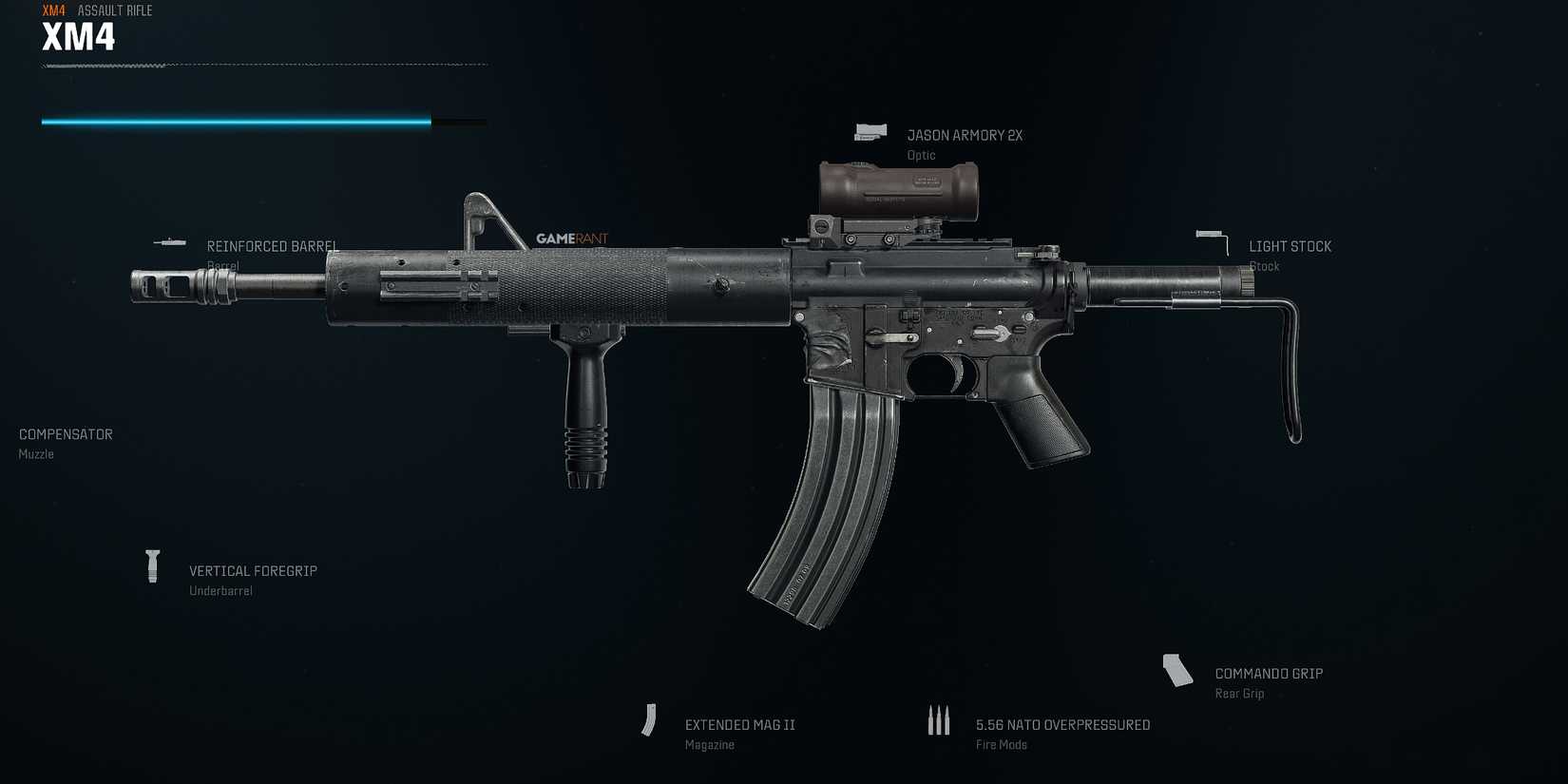The height and width of the screenshot is (784, 1568).
Task: Select the Jason Armory 2X optic icon
Action: [x=870, y=130]
